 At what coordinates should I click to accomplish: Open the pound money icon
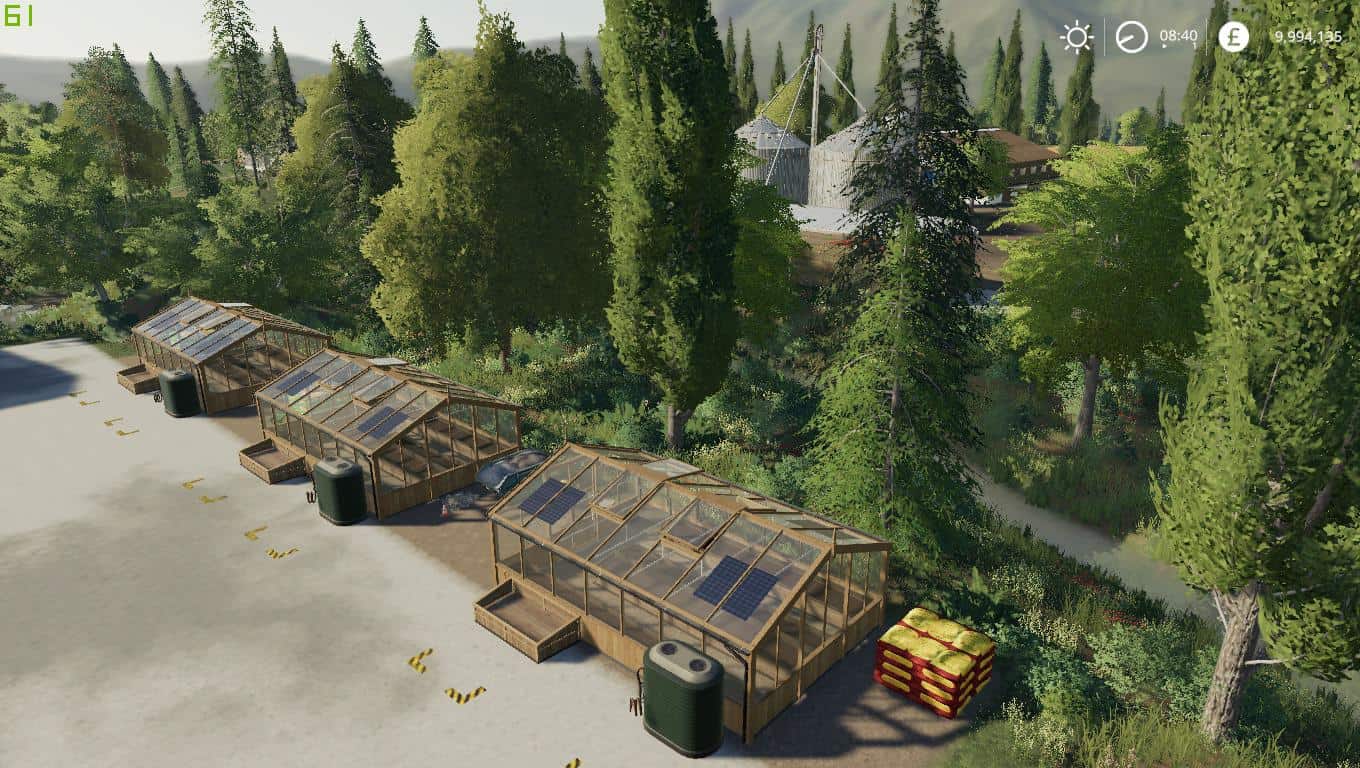[1233, 37]
